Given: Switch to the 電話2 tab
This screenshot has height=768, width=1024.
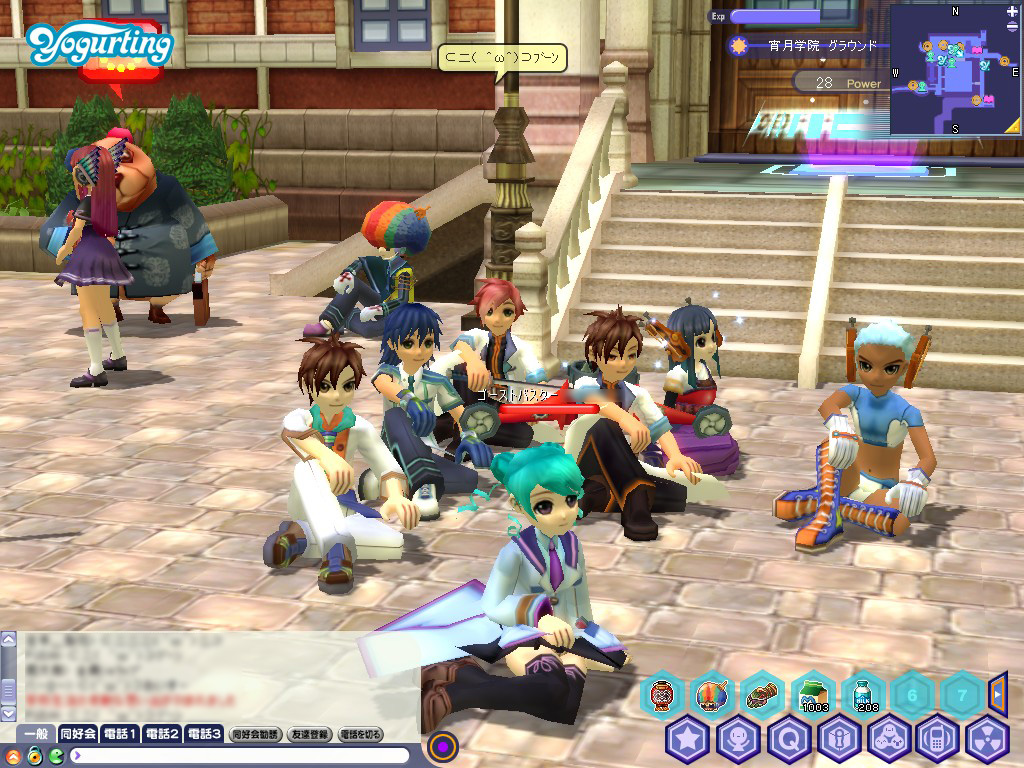Looking at the screenshot, I should pyautogui.click(x=162, y=734).
